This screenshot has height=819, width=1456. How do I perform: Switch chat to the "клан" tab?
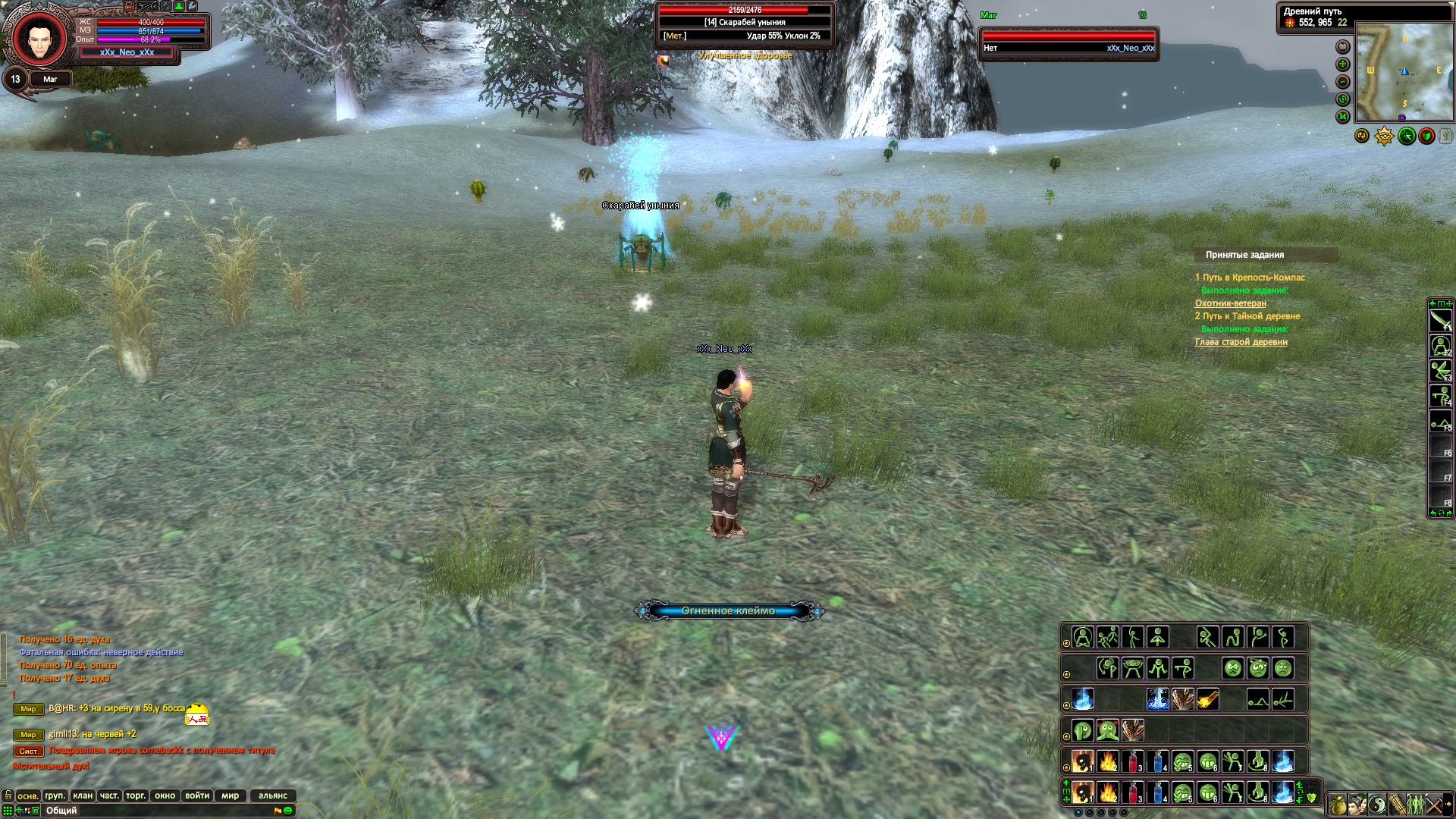coord(83,795)
